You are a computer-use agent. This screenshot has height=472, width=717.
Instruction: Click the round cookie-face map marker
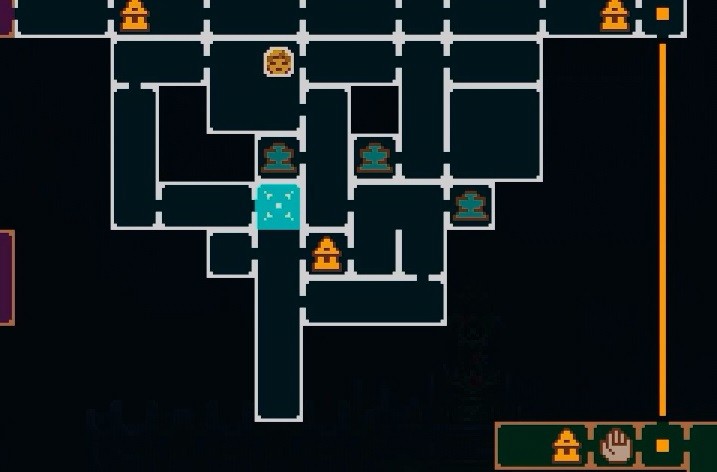[278, 62]
